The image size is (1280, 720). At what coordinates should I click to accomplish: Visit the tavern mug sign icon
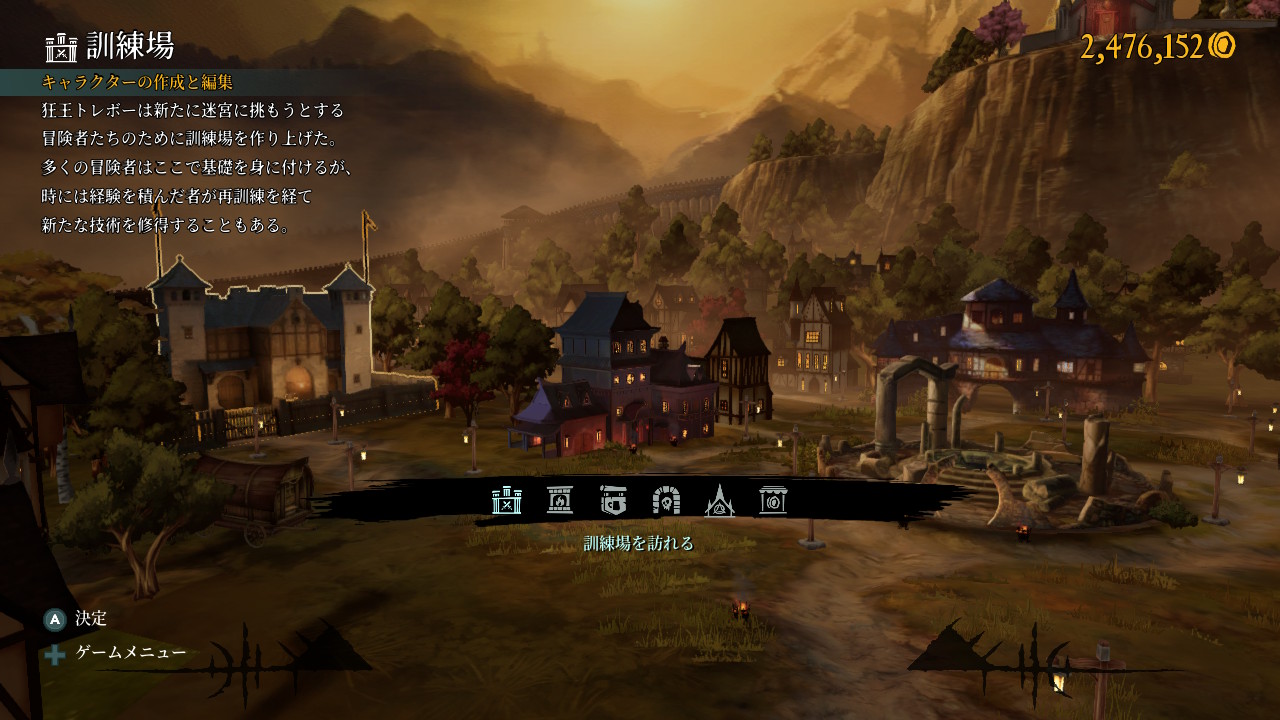point(613,499)
